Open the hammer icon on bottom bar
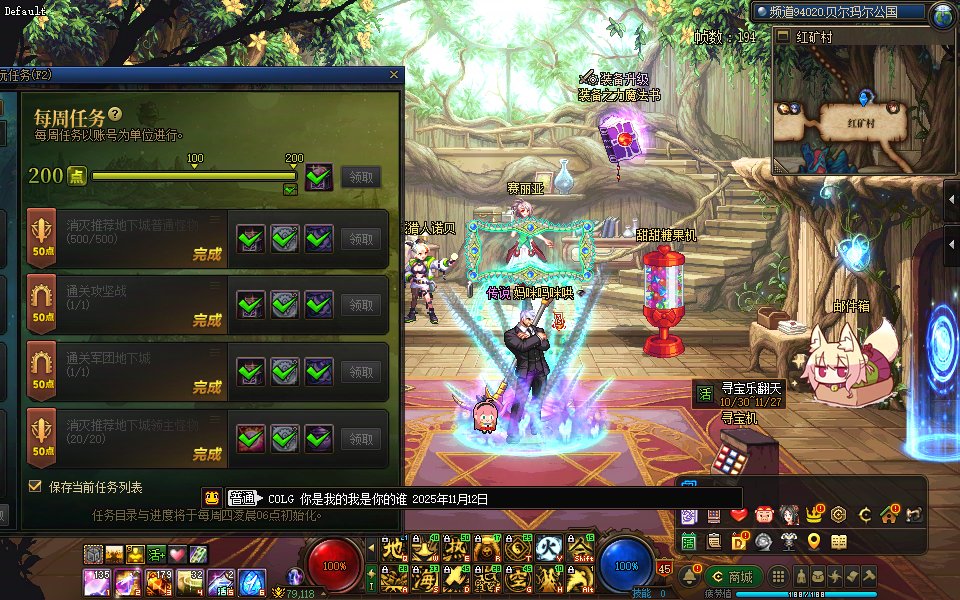The image size is (960, 600). (x=868, y=577)
